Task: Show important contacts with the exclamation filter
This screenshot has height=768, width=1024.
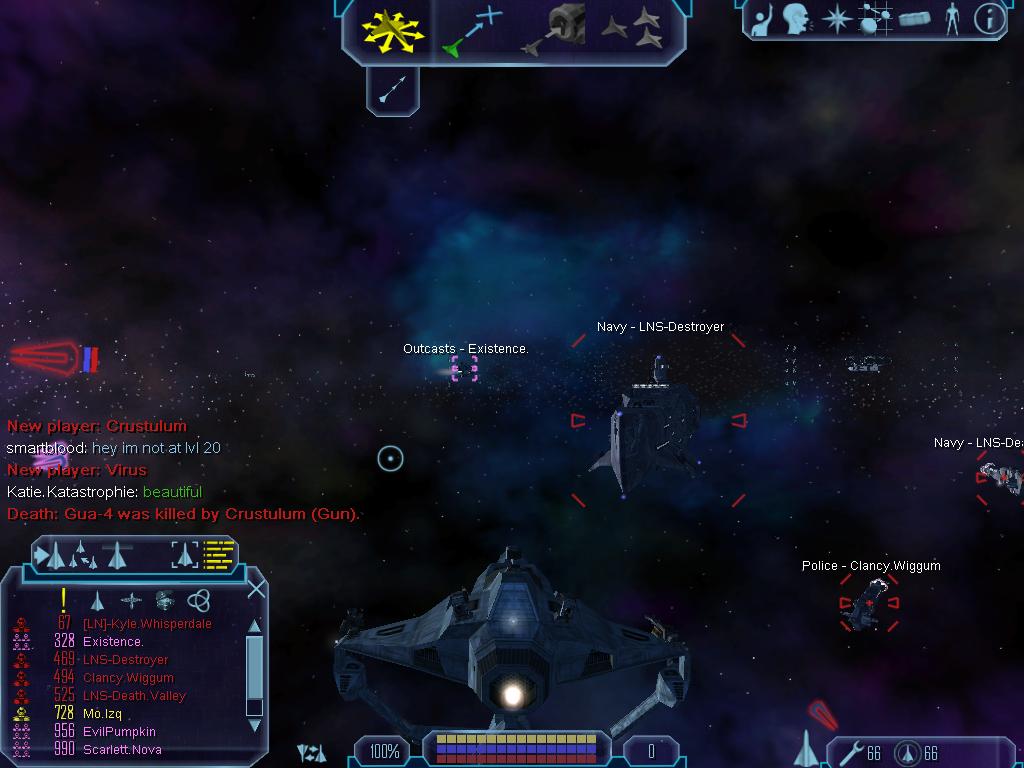Action: click(x=63, y=600)
